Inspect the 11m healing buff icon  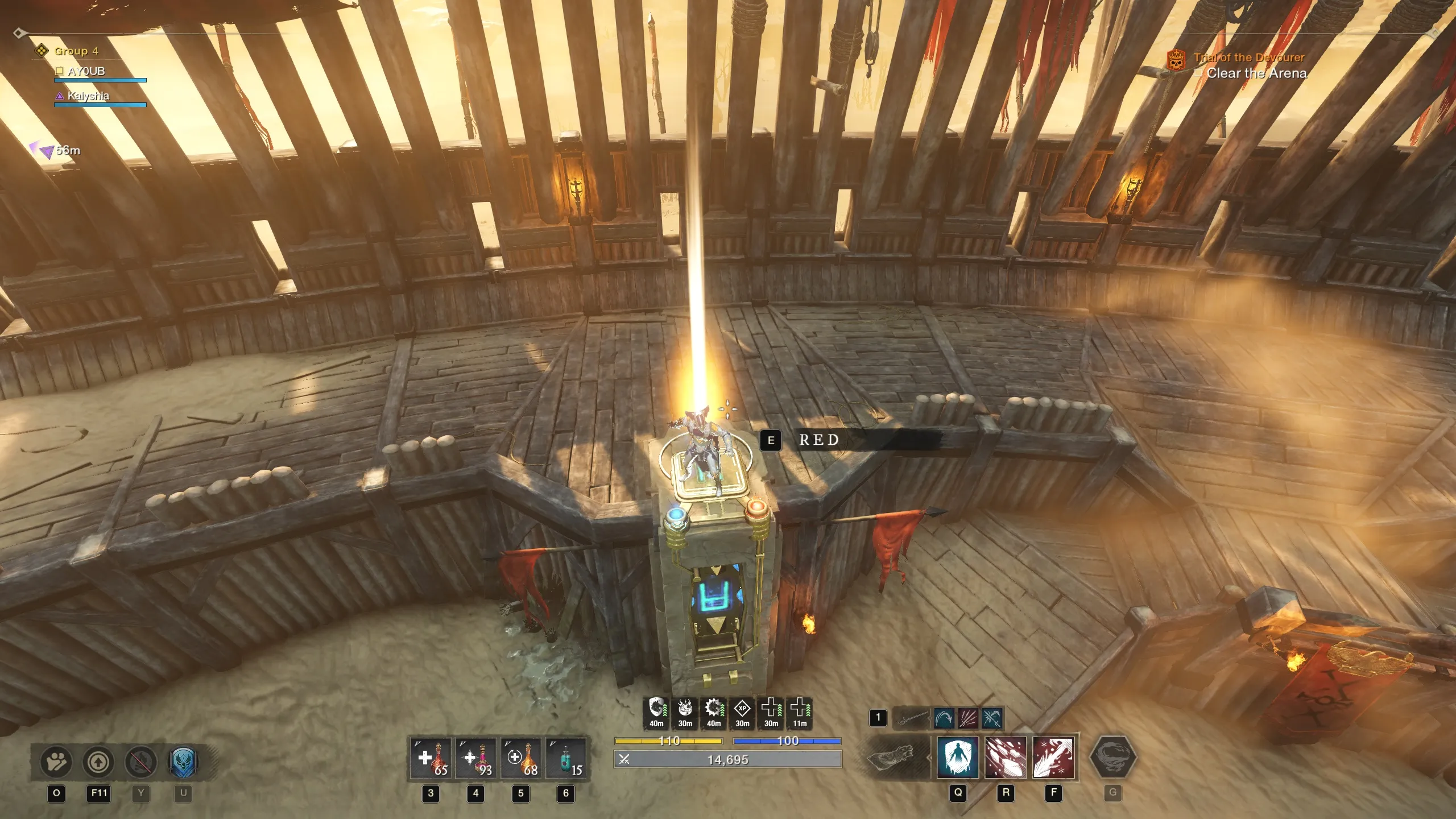[x=800, y=709]
